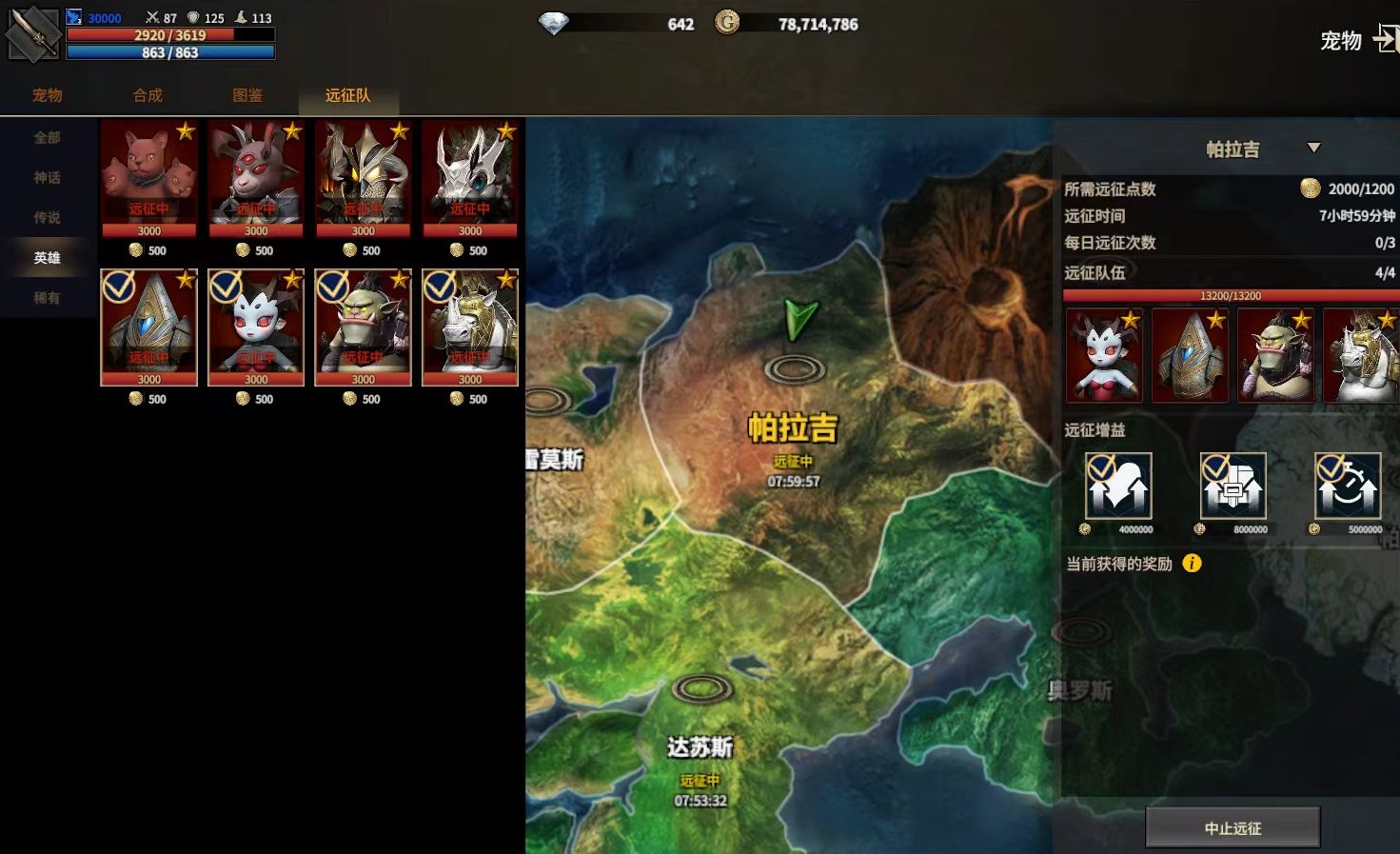Select the 达苏斯 region marker on map

coord(701,688)
